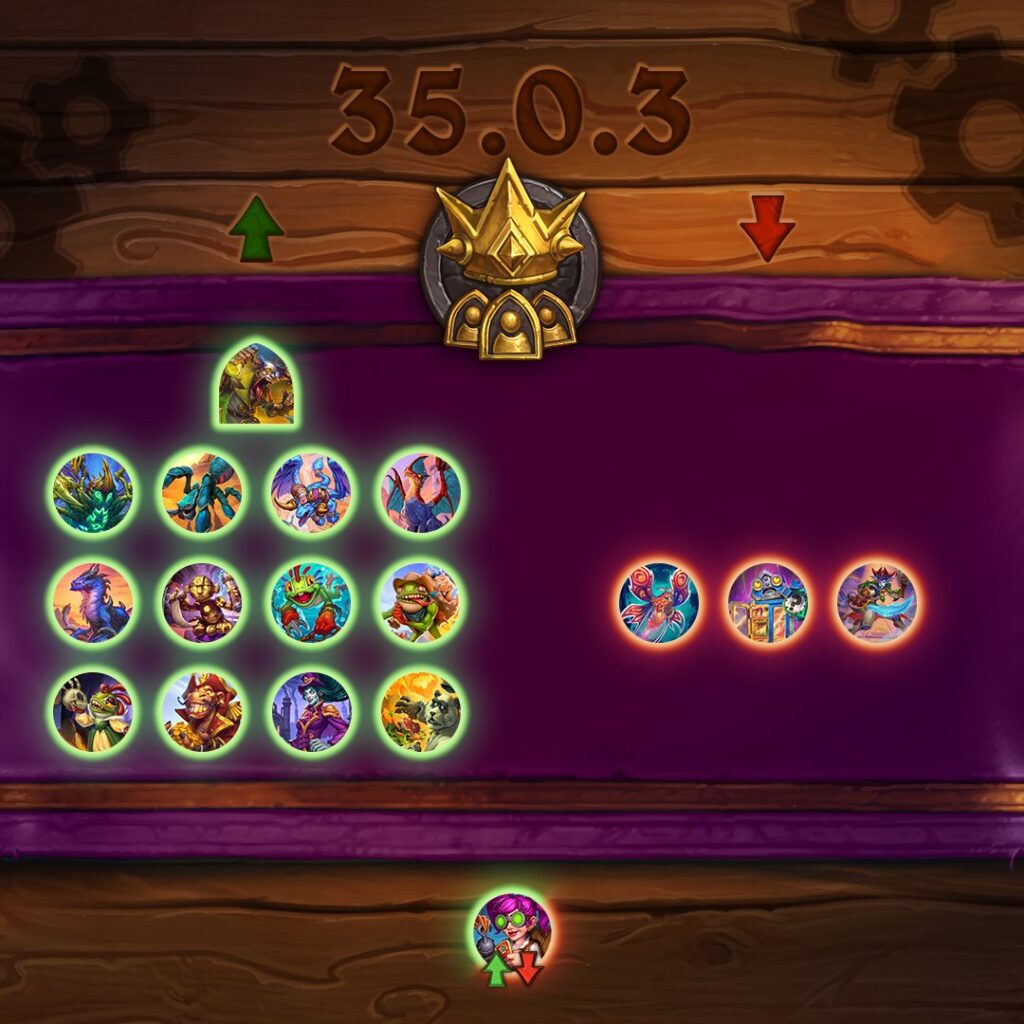Viewport: 1024px width, 1024px height.
Task: Choose the red-winged moth creature icon
Action: point(658,602)
